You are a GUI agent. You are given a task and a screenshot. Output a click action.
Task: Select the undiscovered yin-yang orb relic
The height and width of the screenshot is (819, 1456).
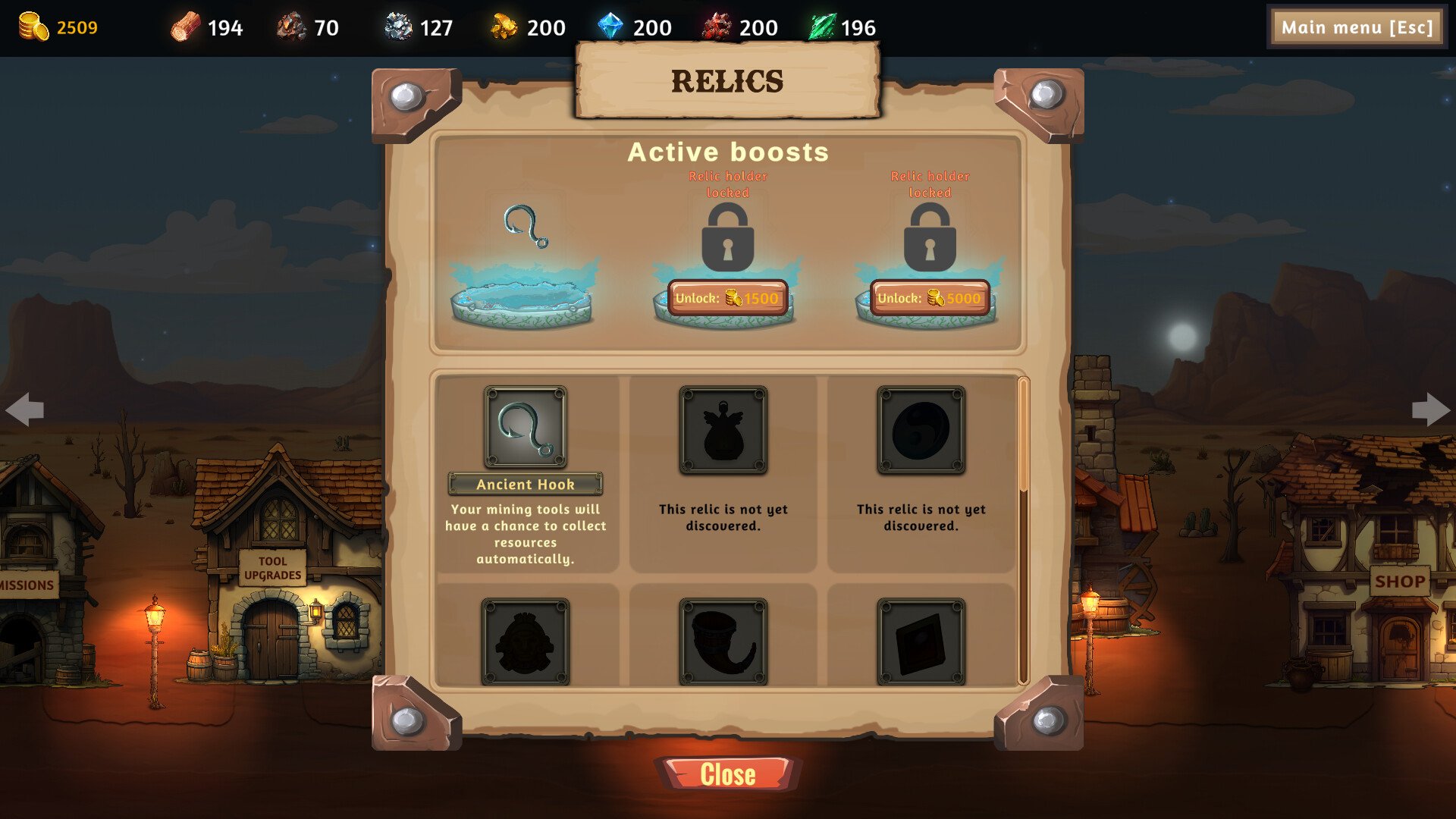921,430
